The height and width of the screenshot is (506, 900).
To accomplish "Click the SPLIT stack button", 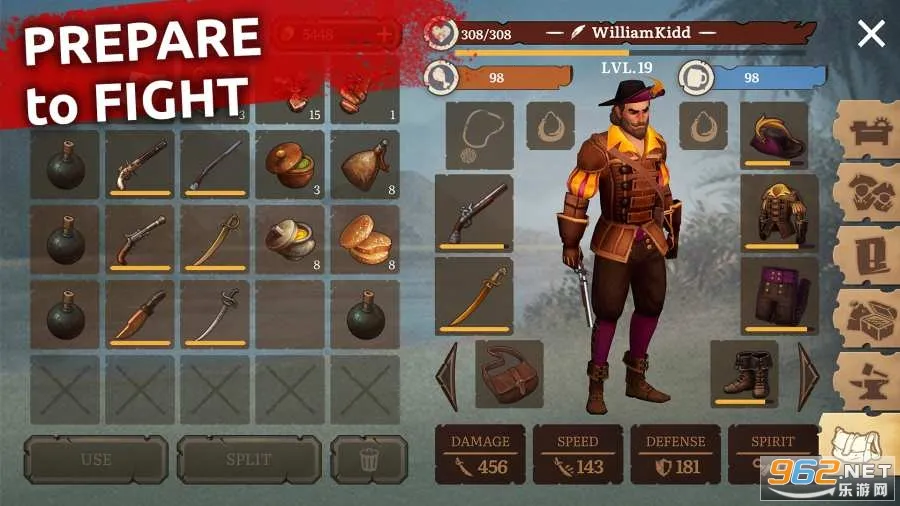I will (249, 460).
